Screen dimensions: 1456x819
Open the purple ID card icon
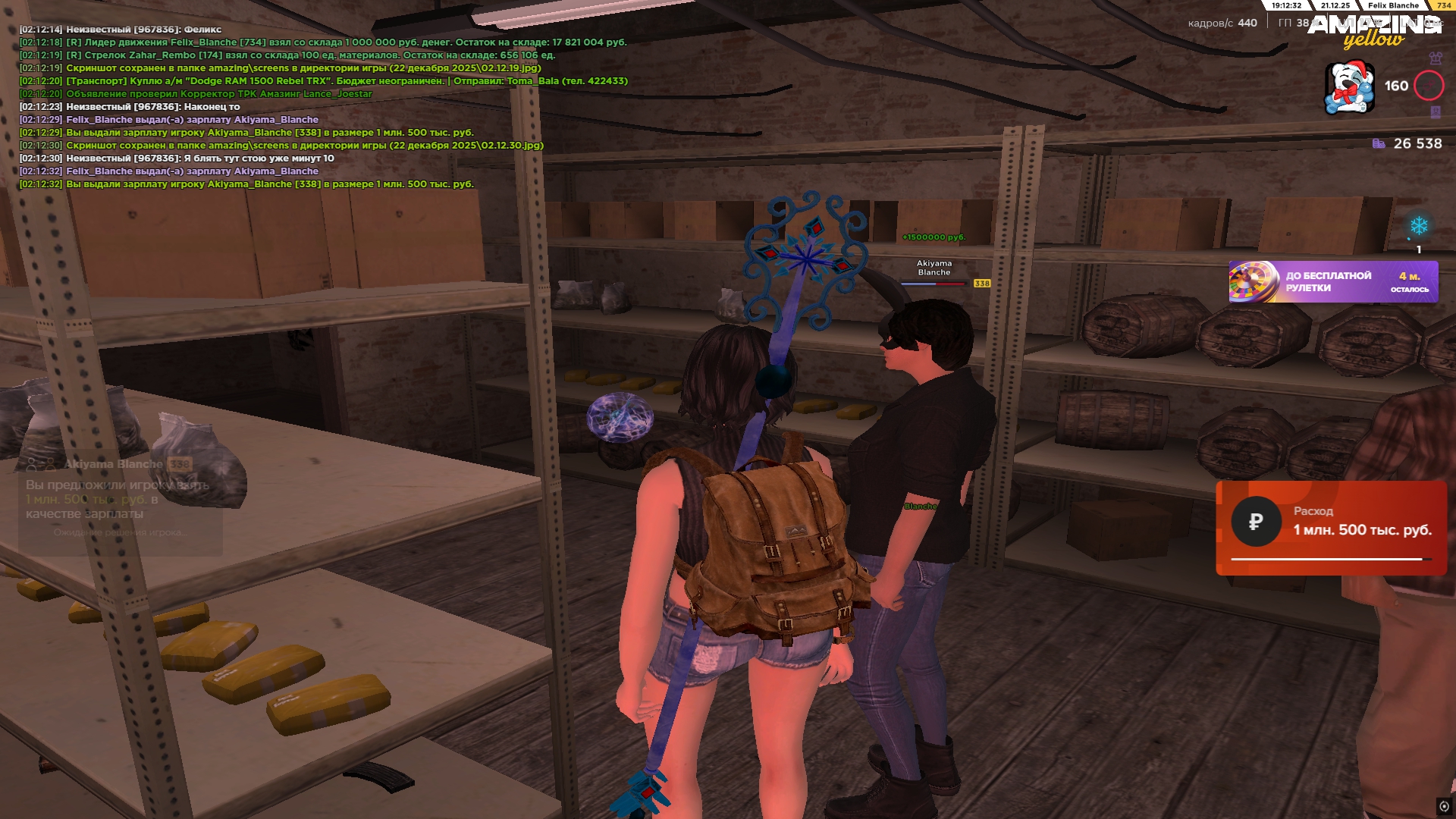[1435, 112]
